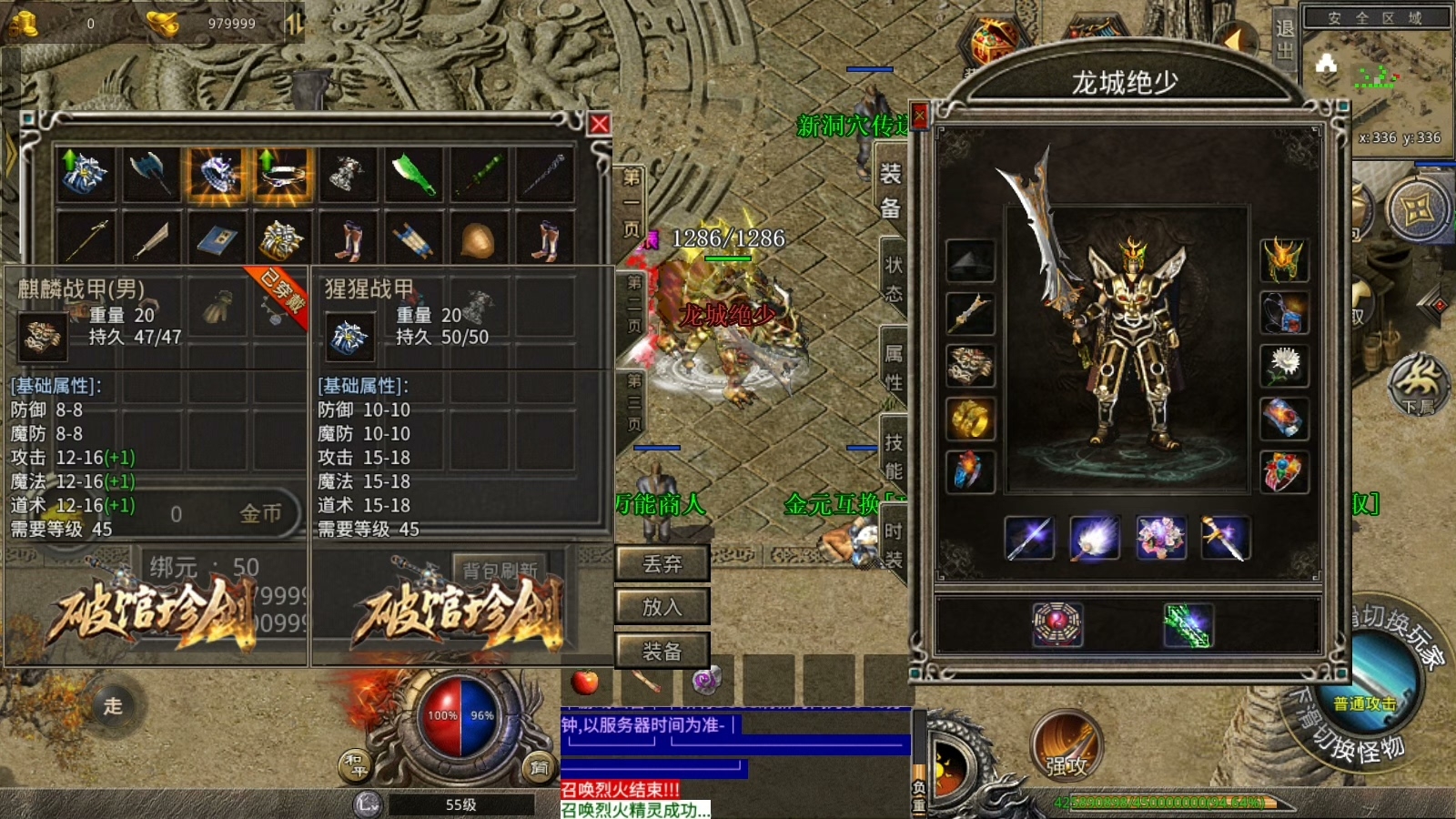The image size is (1456, 819).
Task: Use the red apple hotbar item
Action: [x=585, y=681]
